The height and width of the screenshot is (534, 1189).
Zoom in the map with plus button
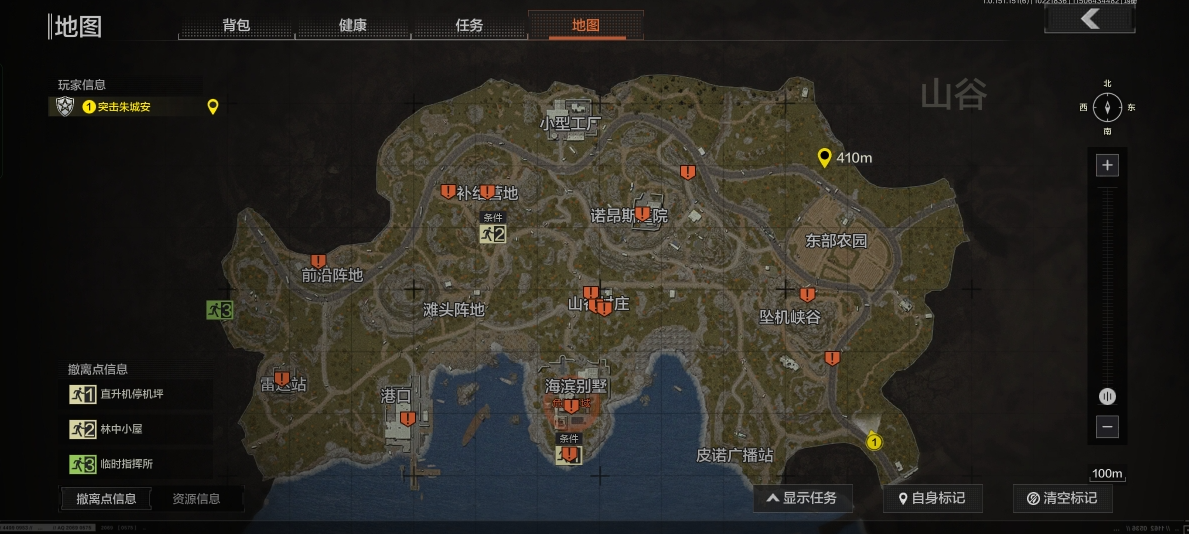pyautogui.click(x=1107, y=166)
